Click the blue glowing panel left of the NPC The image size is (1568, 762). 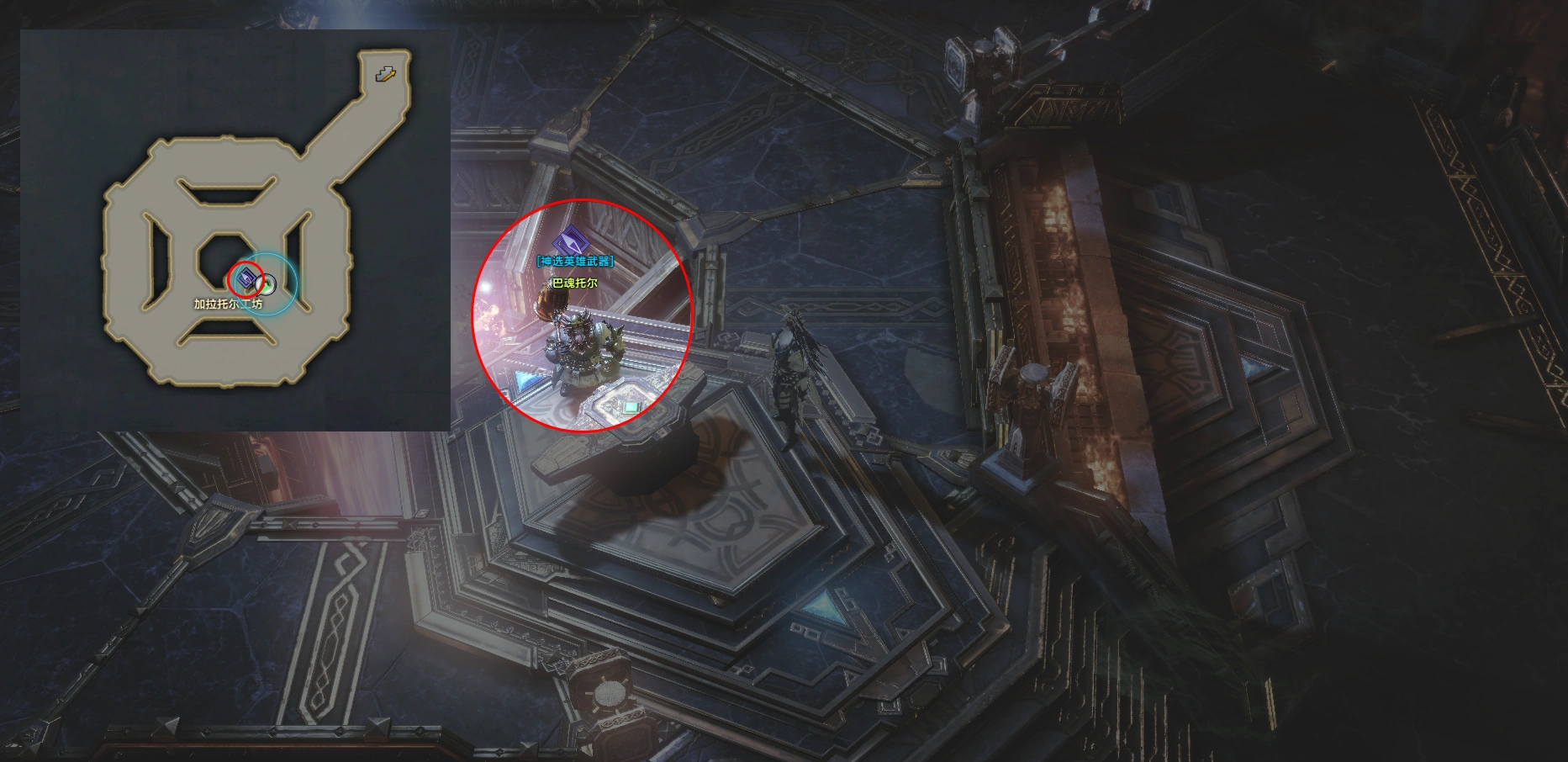[525, 380]
